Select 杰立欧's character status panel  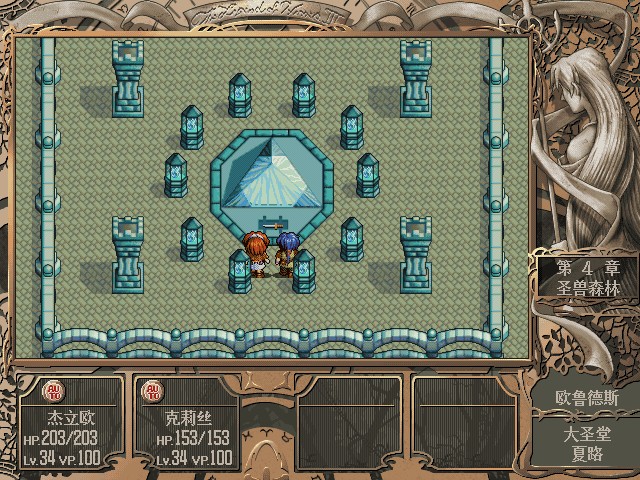click(x=70, y=423)
